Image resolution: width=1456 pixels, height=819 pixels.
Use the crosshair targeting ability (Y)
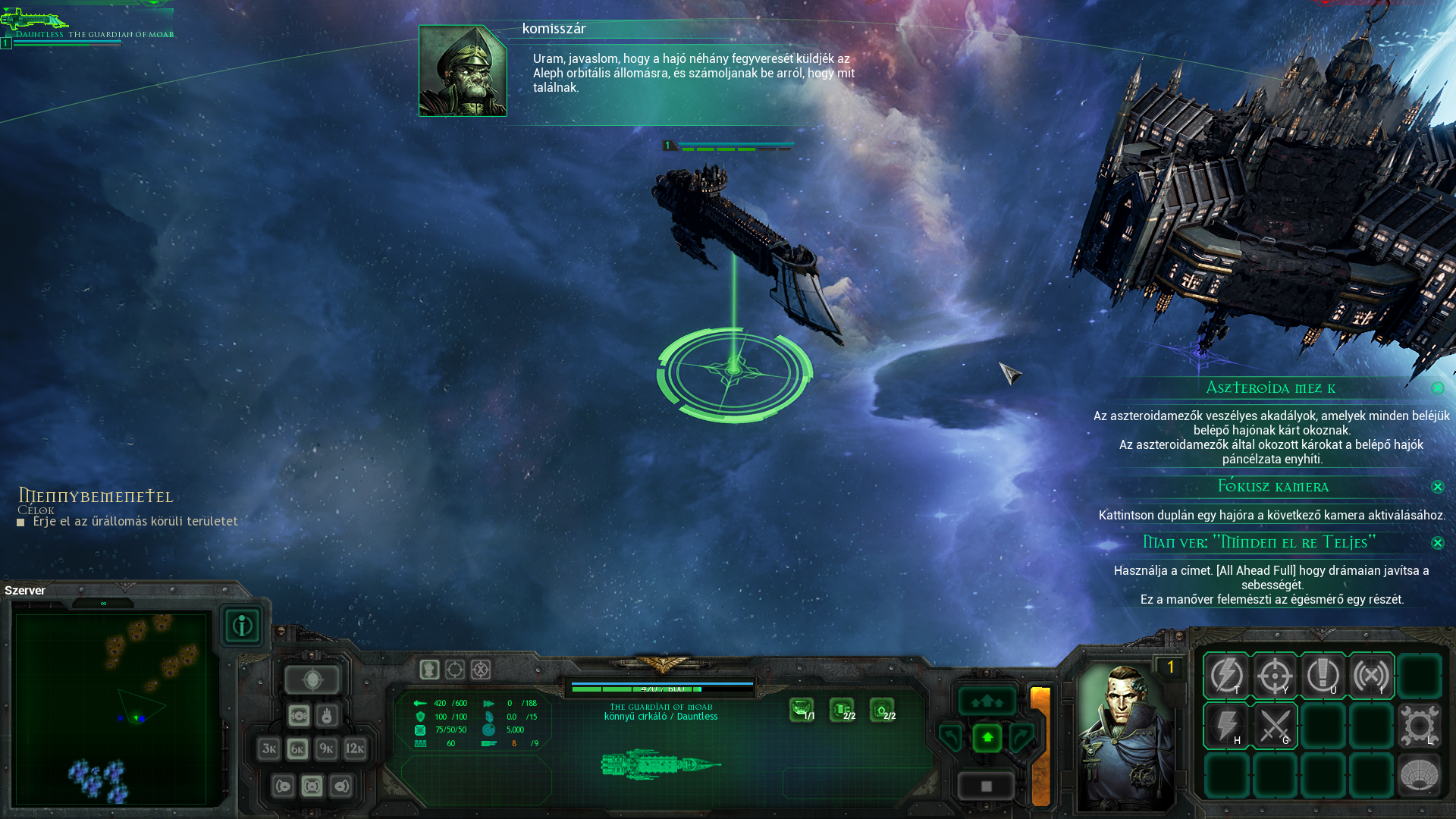click(x=1275, y=675)
